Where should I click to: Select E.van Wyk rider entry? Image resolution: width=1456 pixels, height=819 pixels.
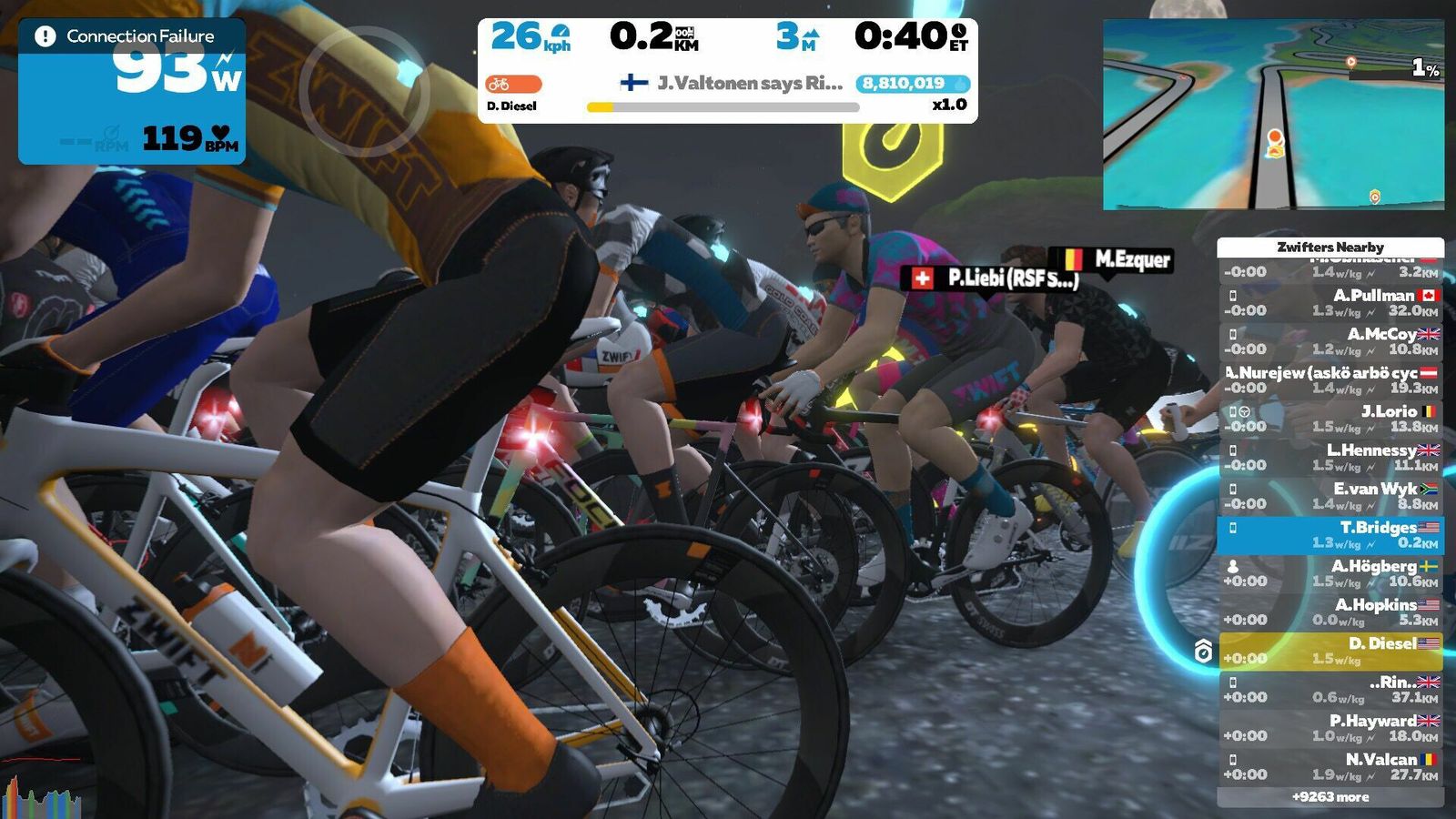click(x=1330, y=496)
